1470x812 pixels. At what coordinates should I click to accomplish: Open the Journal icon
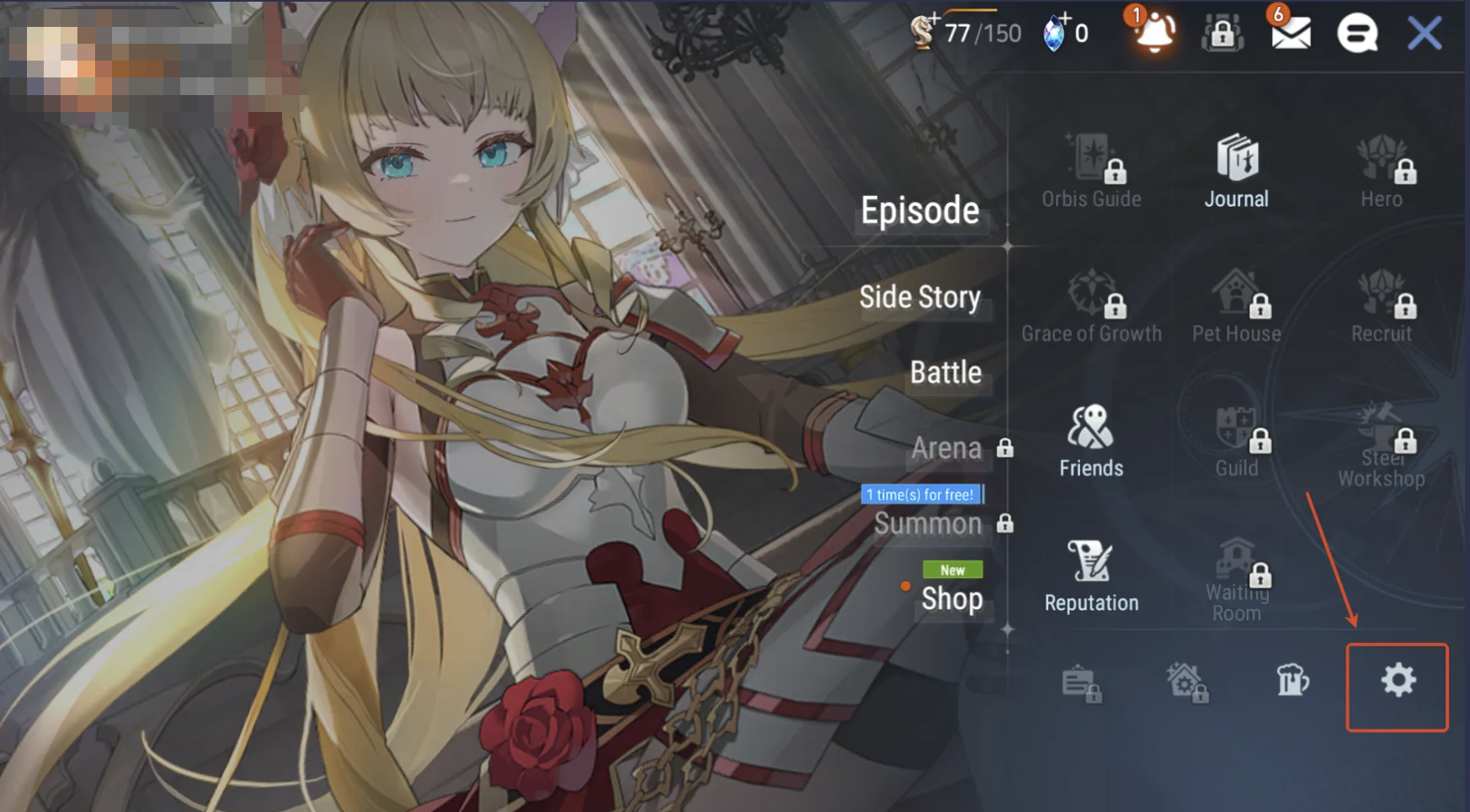point(1236,172)
